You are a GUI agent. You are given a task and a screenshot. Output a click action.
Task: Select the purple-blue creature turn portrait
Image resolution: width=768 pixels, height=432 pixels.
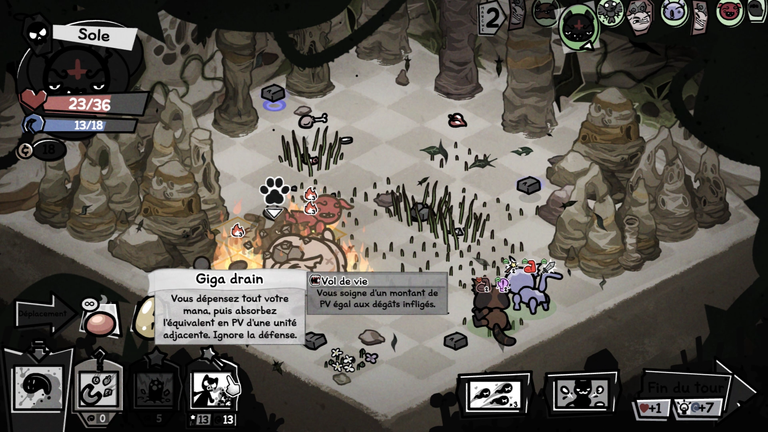coord(674,12)
